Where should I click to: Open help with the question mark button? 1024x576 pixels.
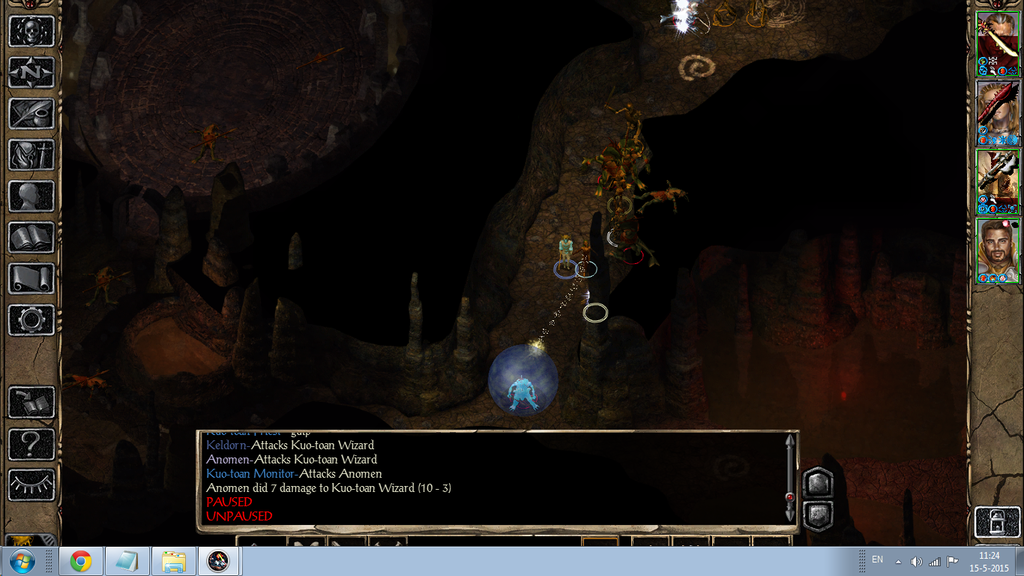pyautogui.click(x=31, y=443)
